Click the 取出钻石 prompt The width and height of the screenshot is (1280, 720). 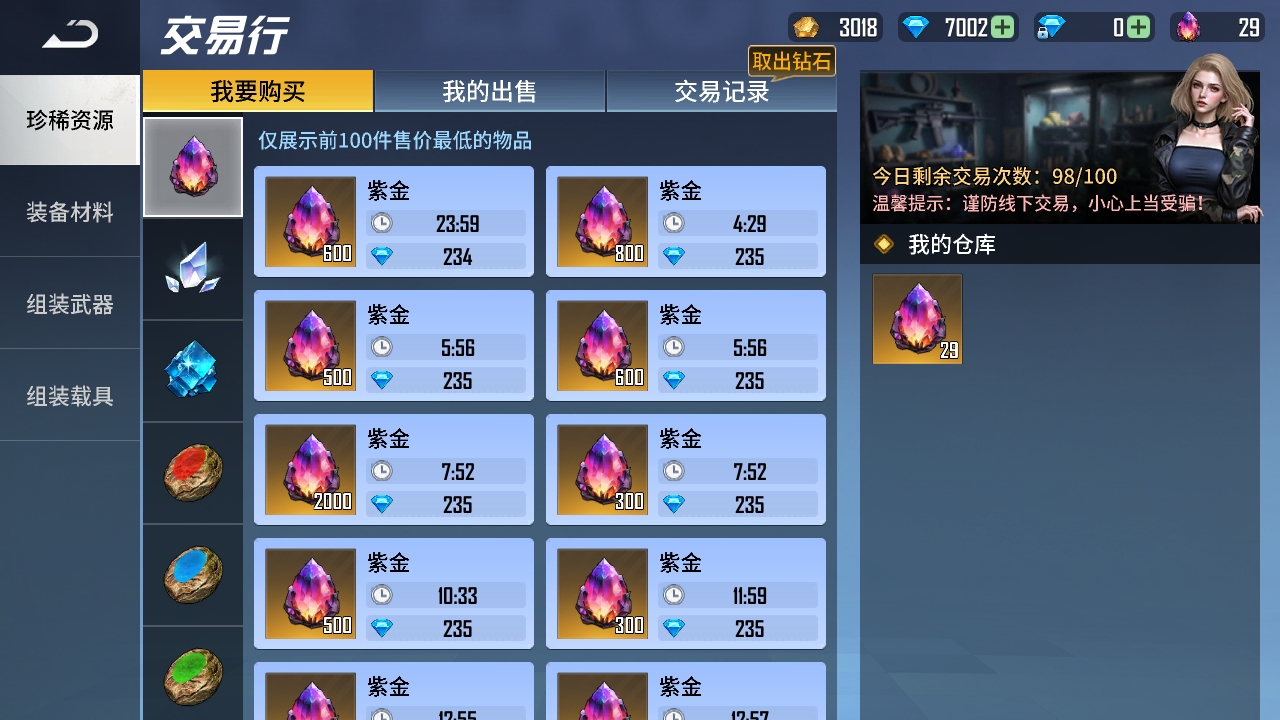pyautogui.click(x=793, y=62)
